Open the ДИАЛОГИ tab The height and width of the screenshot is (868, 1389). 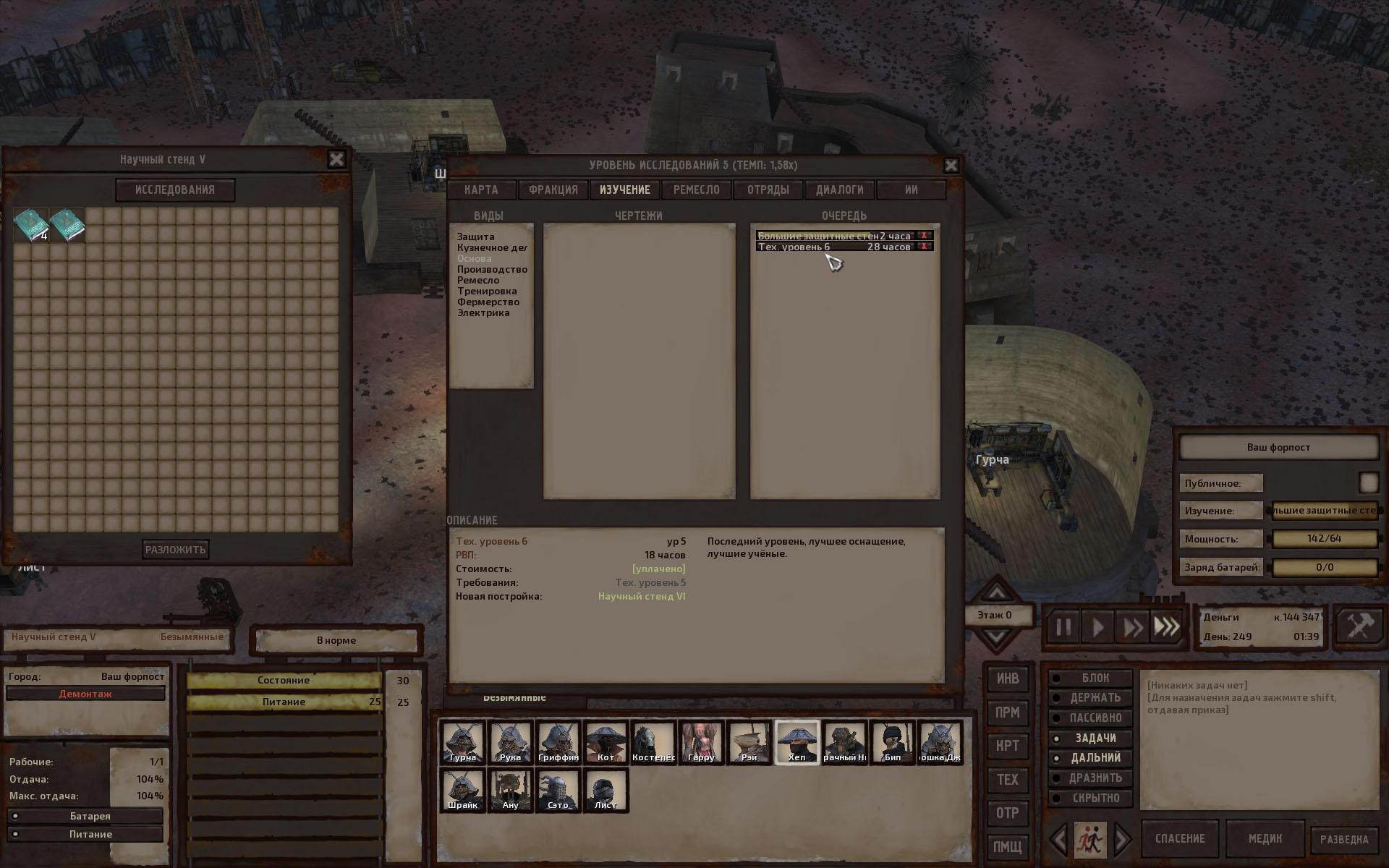tap(839, 190)
